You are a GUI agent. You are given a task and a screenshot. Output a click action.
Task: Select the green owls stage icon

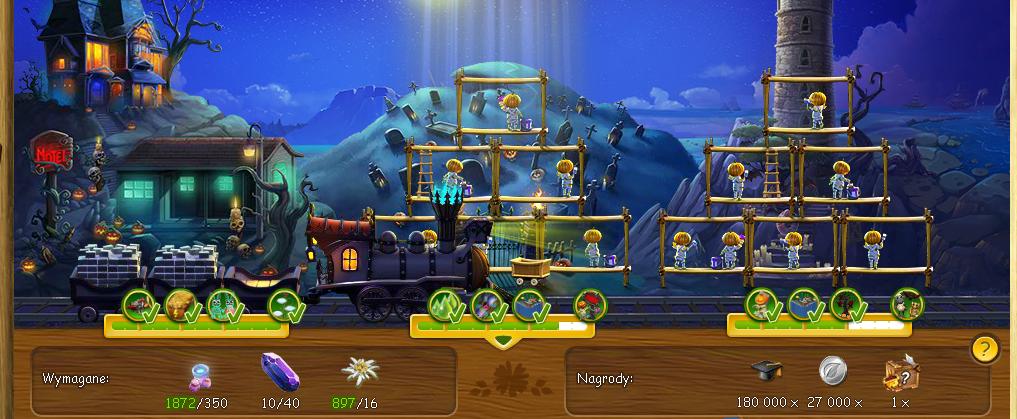pyautogui.click(x=224, y=303)
